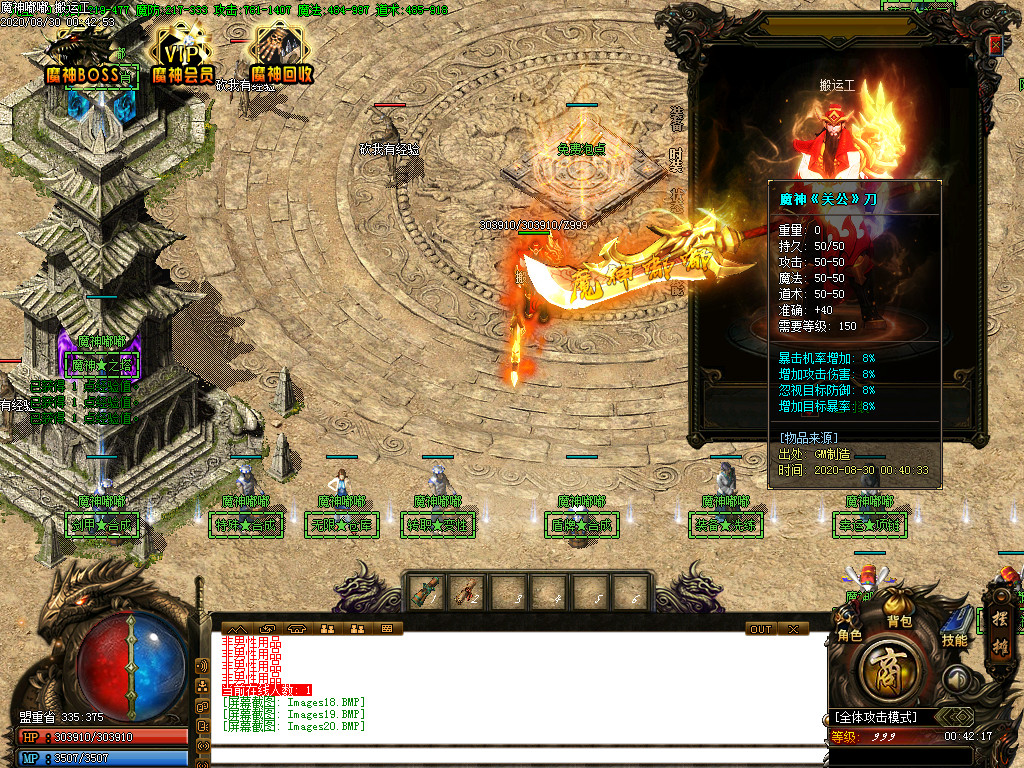
Task: Open the VIP 魔神会员 menu
Action: 183,54
